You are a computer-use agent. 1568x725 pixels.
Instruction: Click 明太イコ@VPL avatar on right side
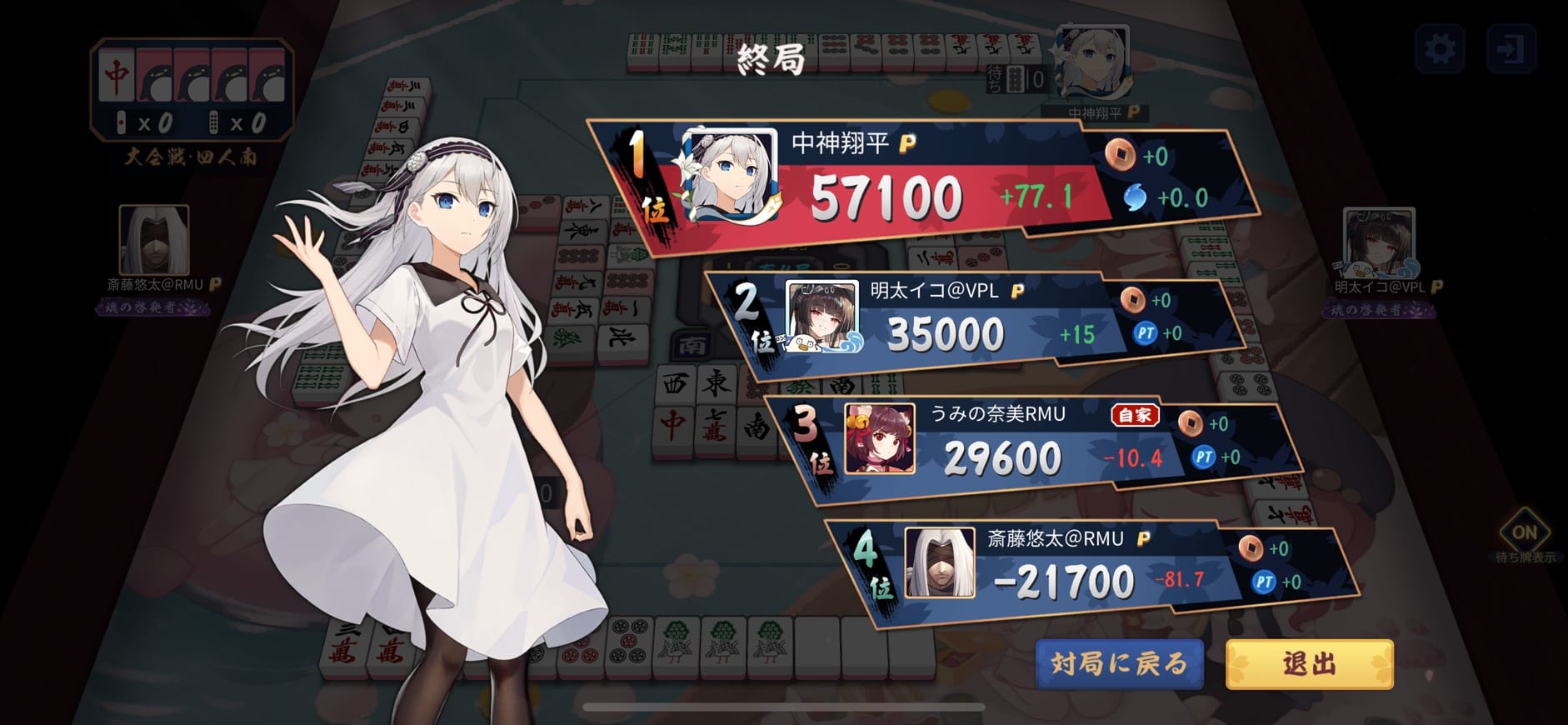click(1379, 243)
